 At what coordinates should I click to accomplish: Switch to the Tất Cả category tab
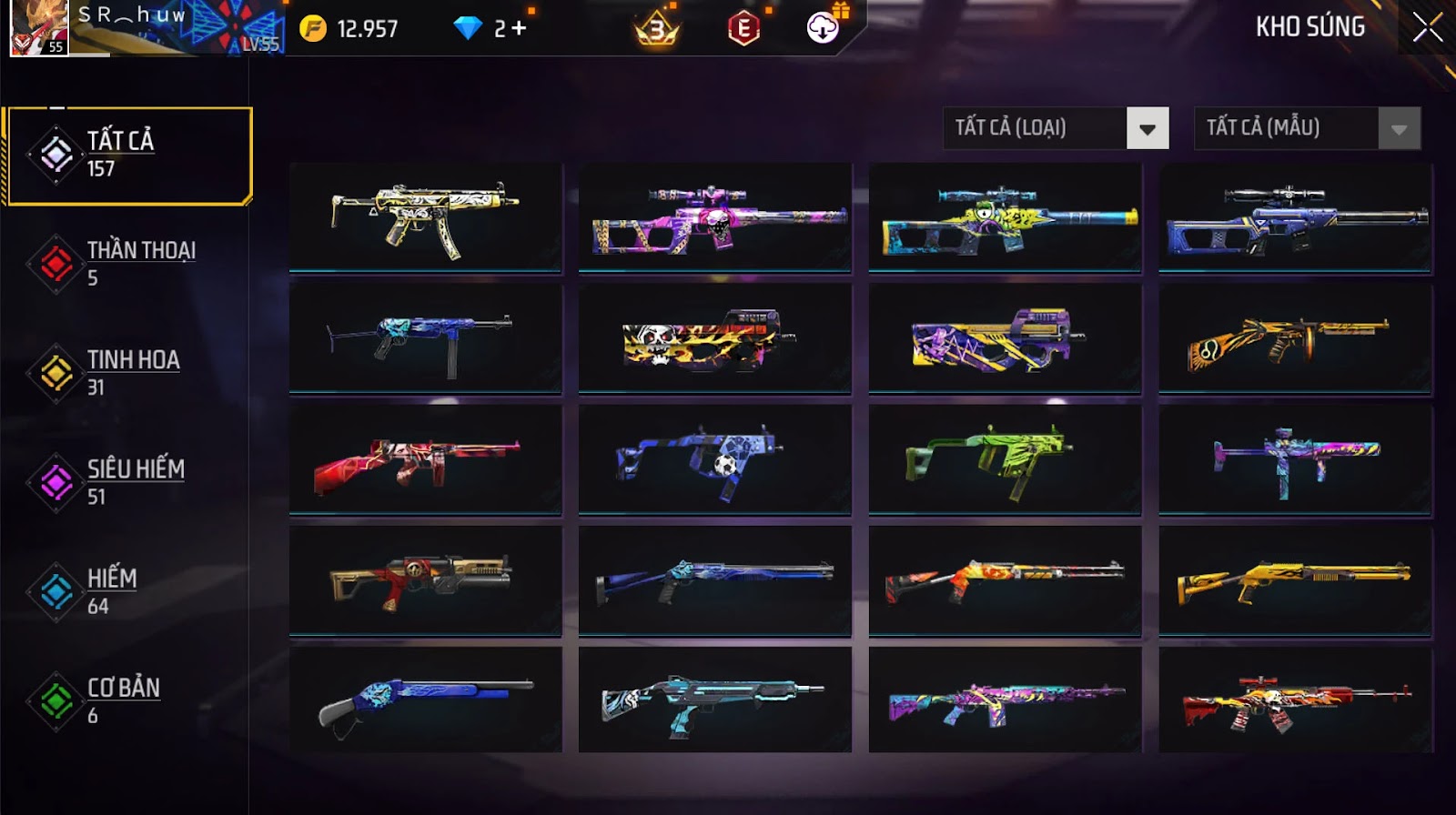[x=127, y=156]
